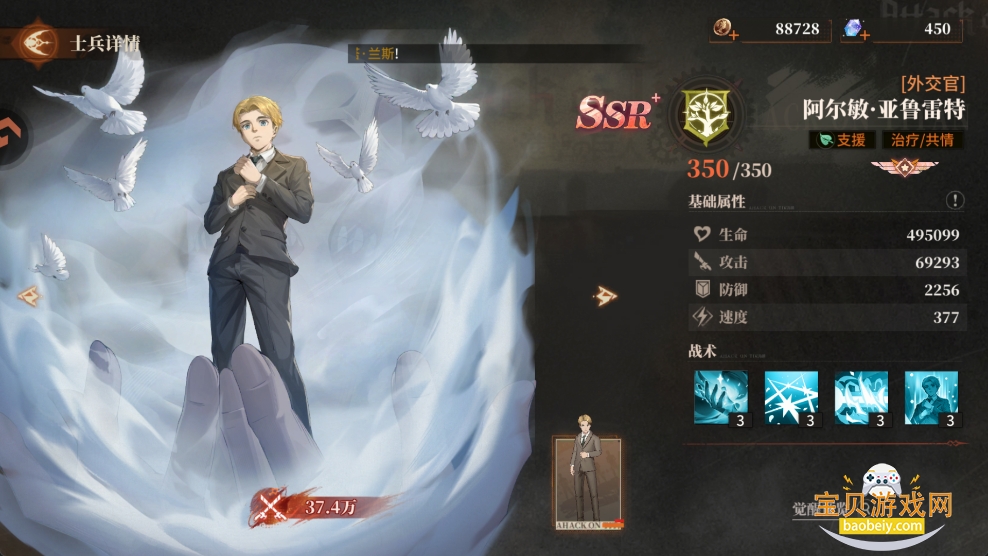The width and height of the screenshot is (988, 556).
Task: Go back from the 士兵详情 screen
Action: coord(37,43)
